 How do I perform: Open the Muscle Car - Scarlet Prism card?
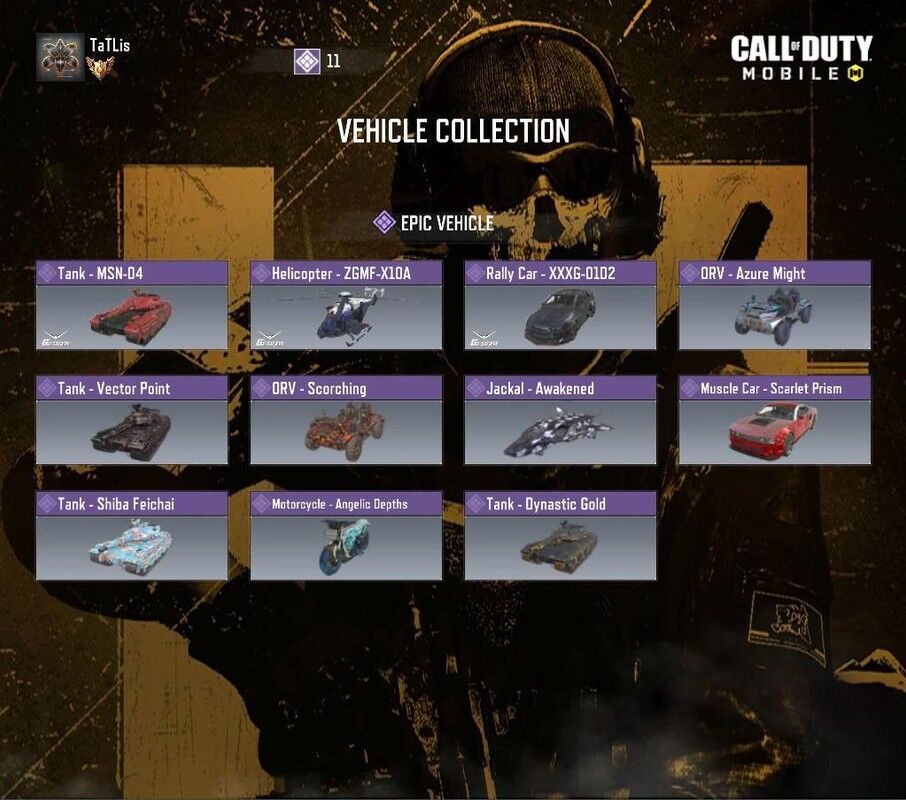(774, 421)
